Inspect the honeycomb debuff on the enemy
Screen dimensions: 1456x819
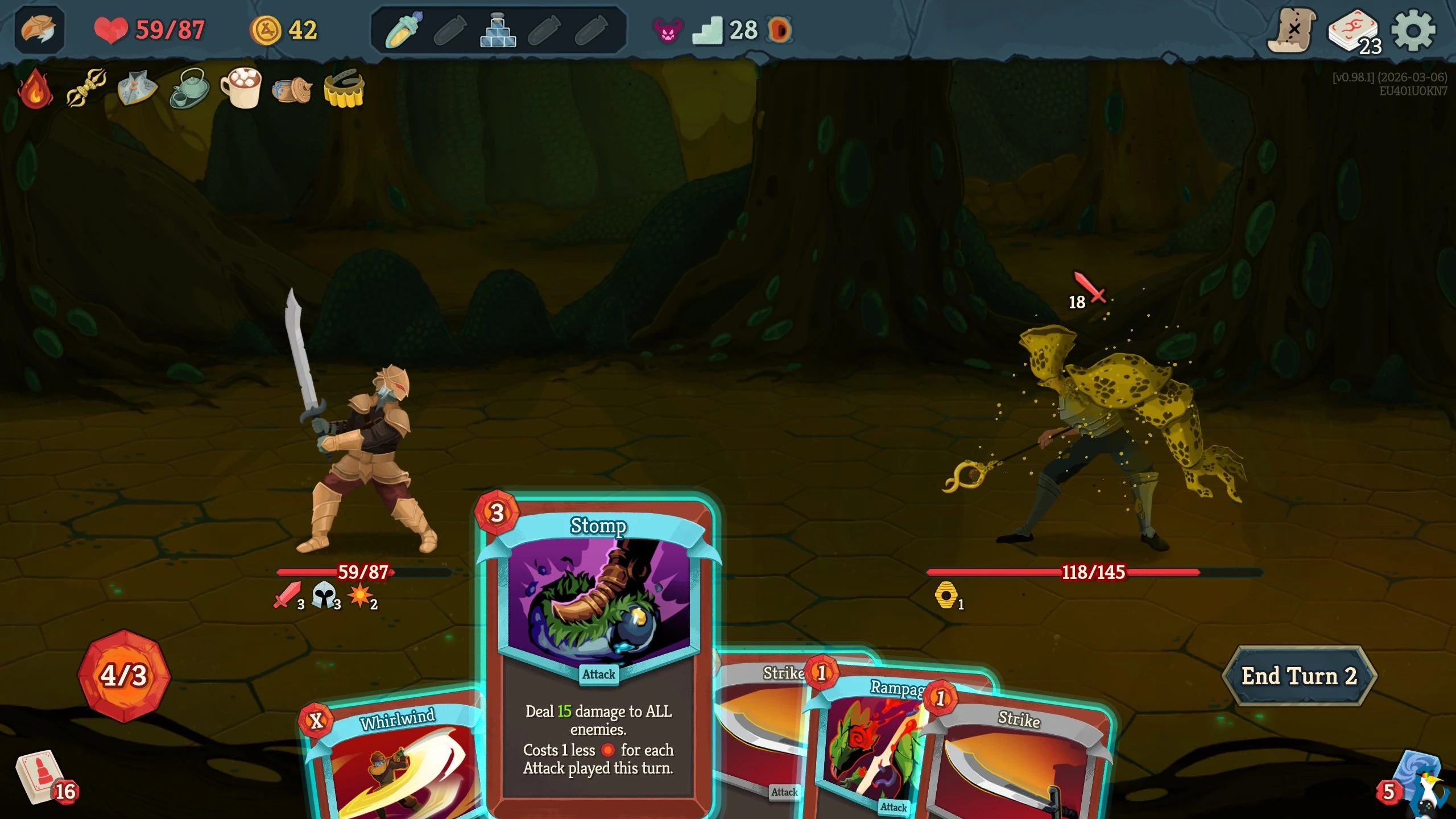pos(947,595)
